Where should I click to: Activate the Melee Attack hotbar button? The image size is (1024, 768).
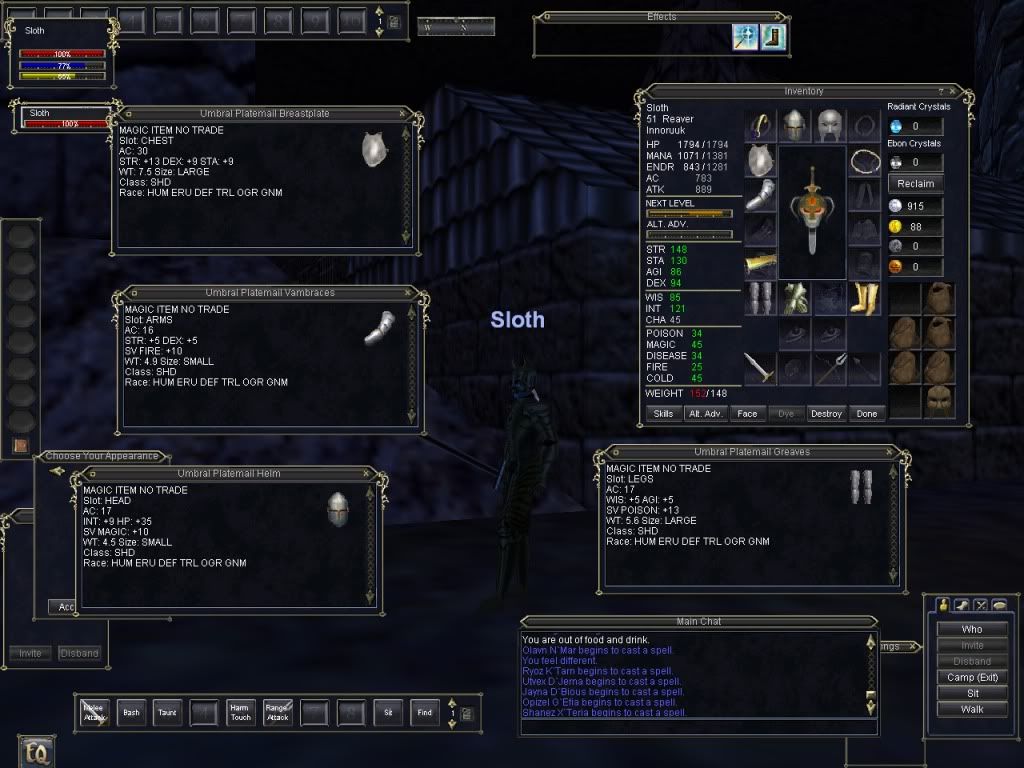94,712
